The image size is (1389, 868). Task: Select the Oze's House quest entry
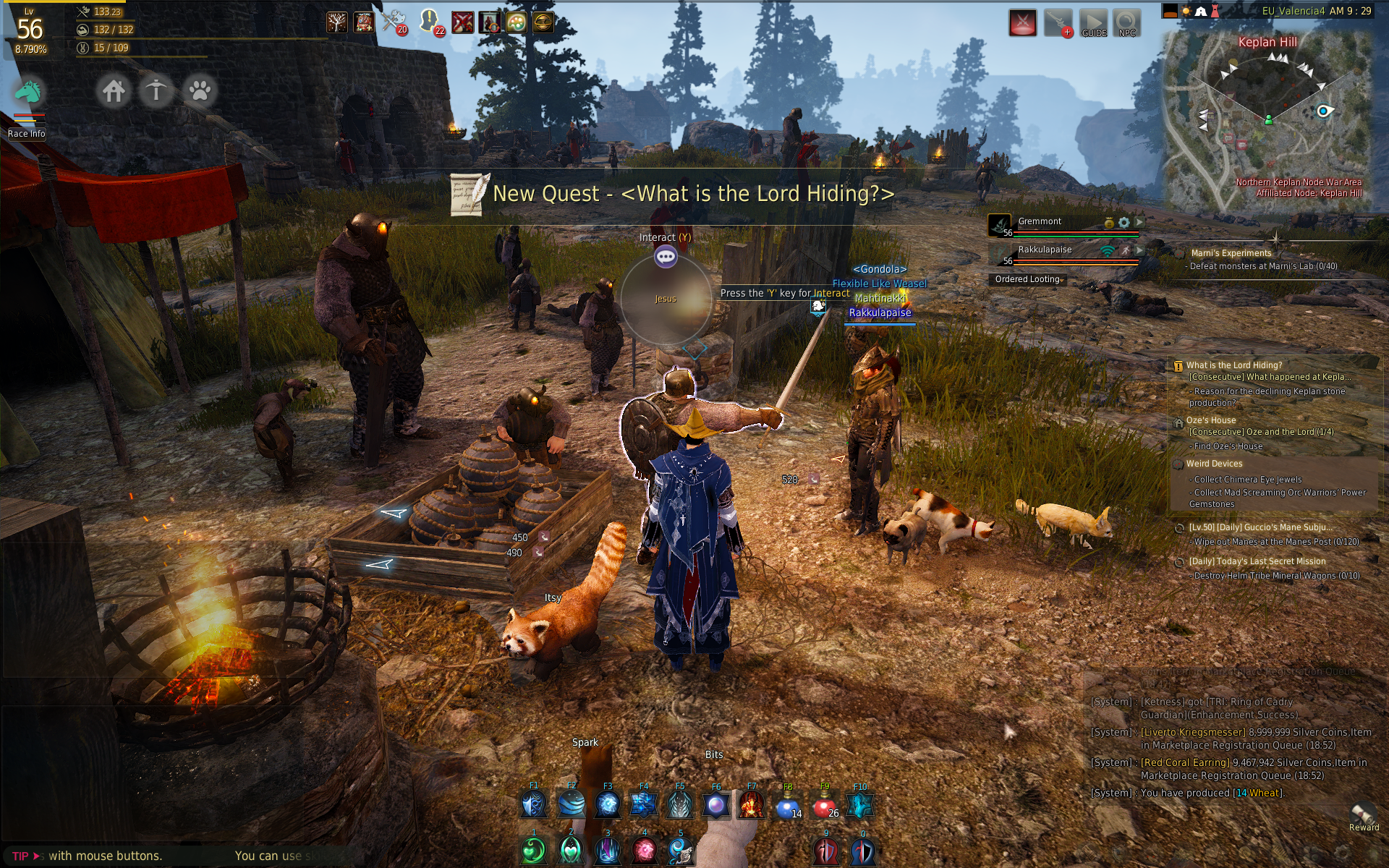point(1211,420)
